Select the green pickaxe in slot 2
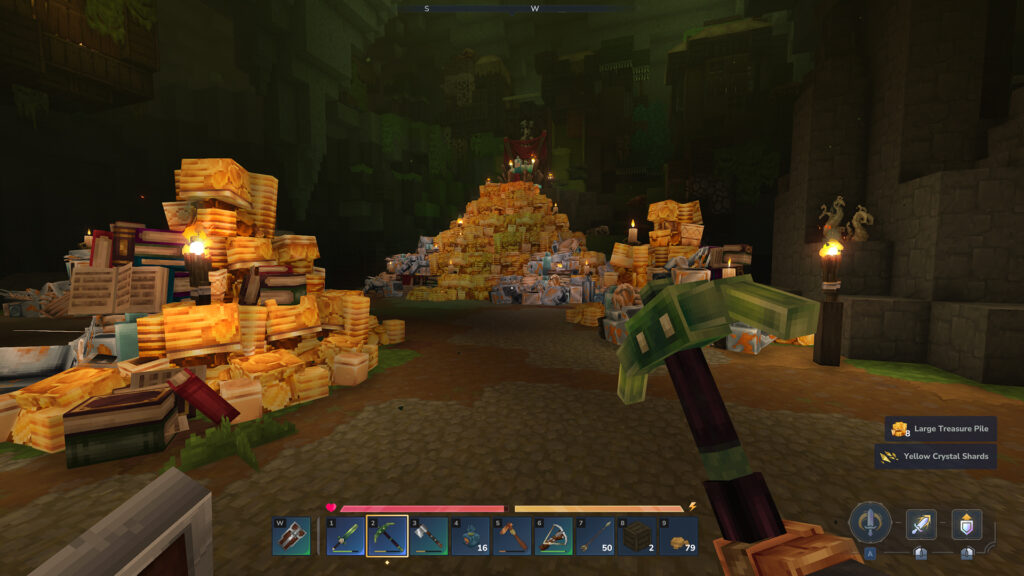This screenshot has width=1024, height=576. [387, 536]
